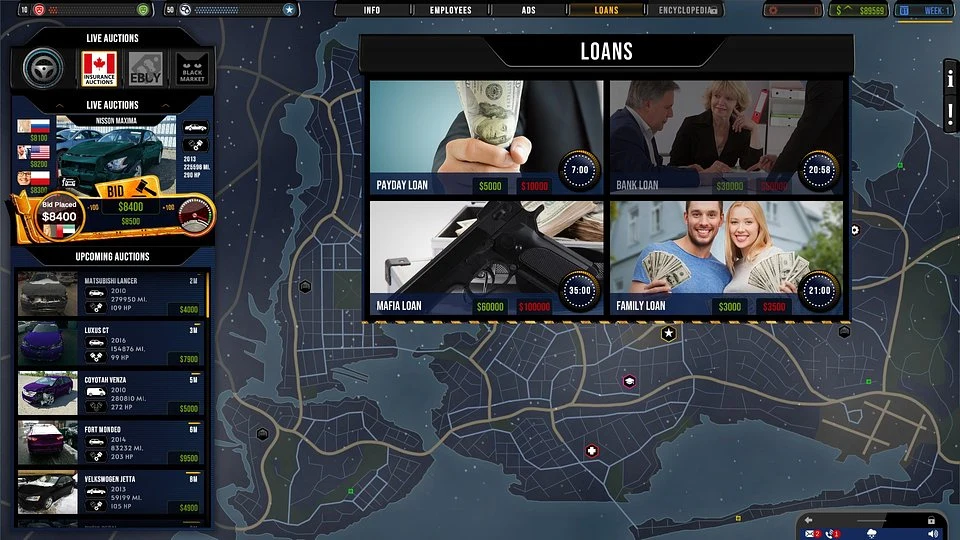
Task: Open the Black Market auctions
Action: [192, 69]
